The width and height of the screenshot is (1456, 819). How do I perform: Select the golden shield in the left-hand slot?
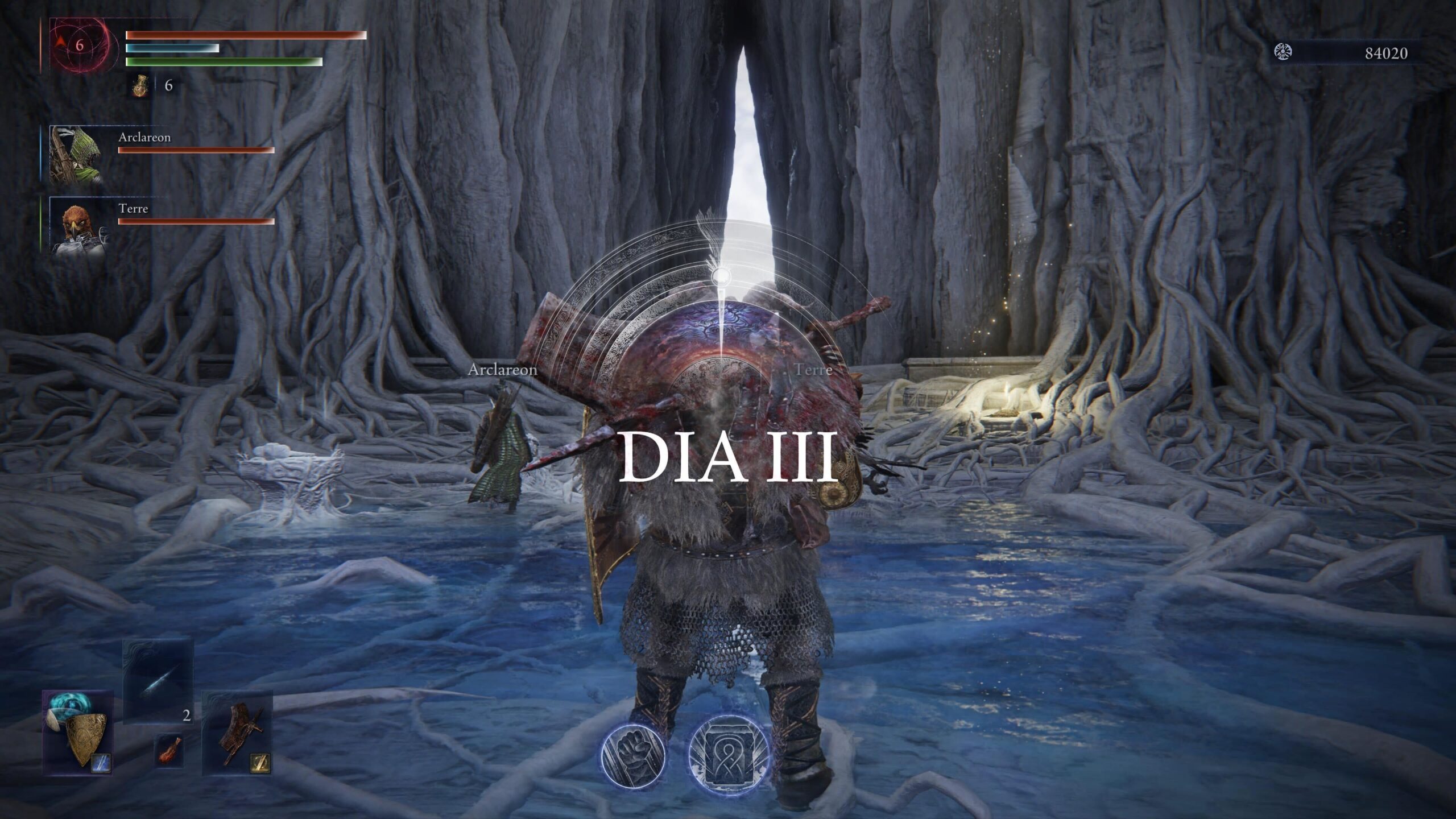click(x=86, y=737)
